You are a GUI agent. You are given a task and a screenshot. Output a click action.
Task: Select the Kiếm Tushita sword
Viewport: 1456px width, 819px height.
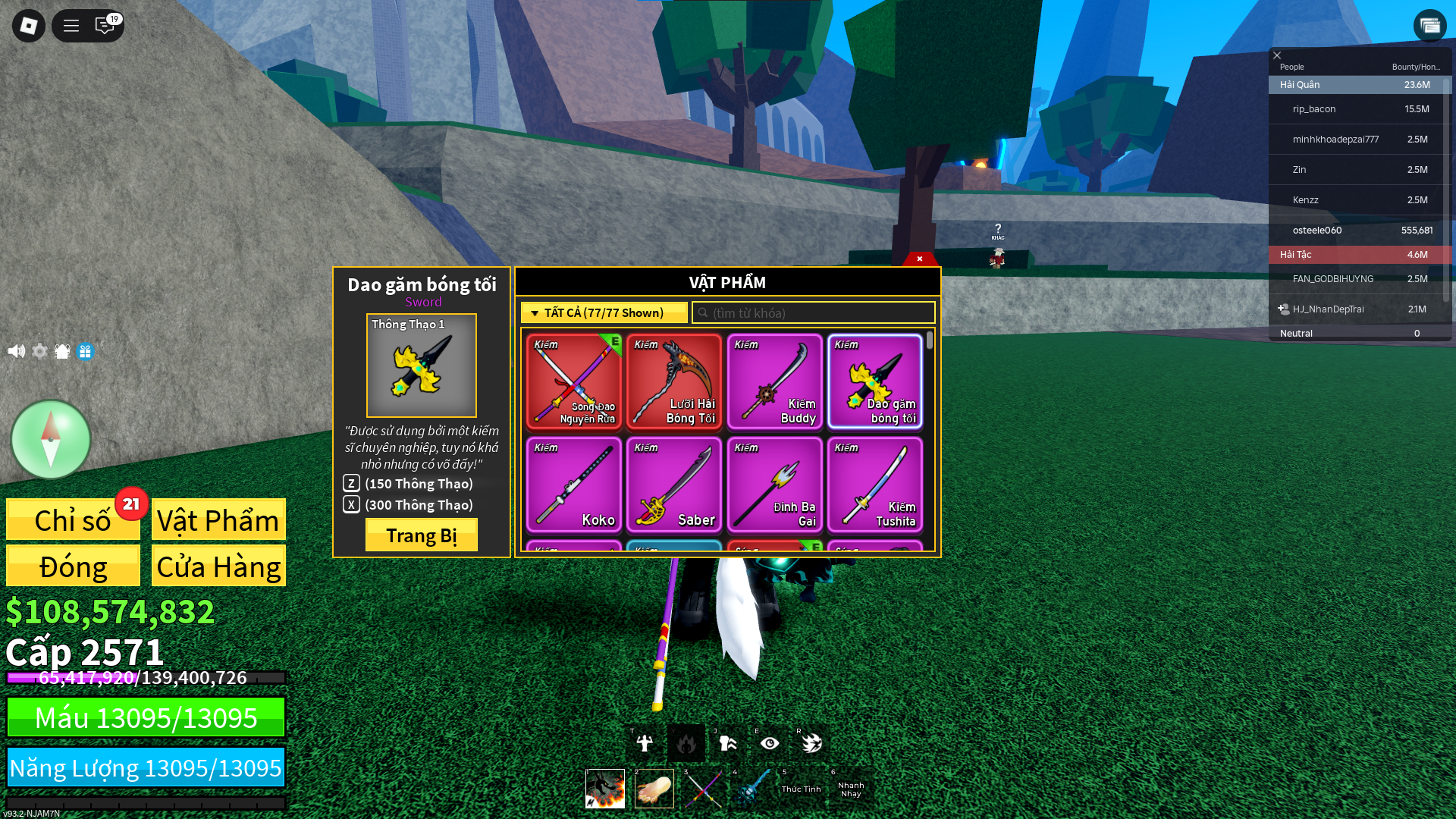tap(874, 485)
